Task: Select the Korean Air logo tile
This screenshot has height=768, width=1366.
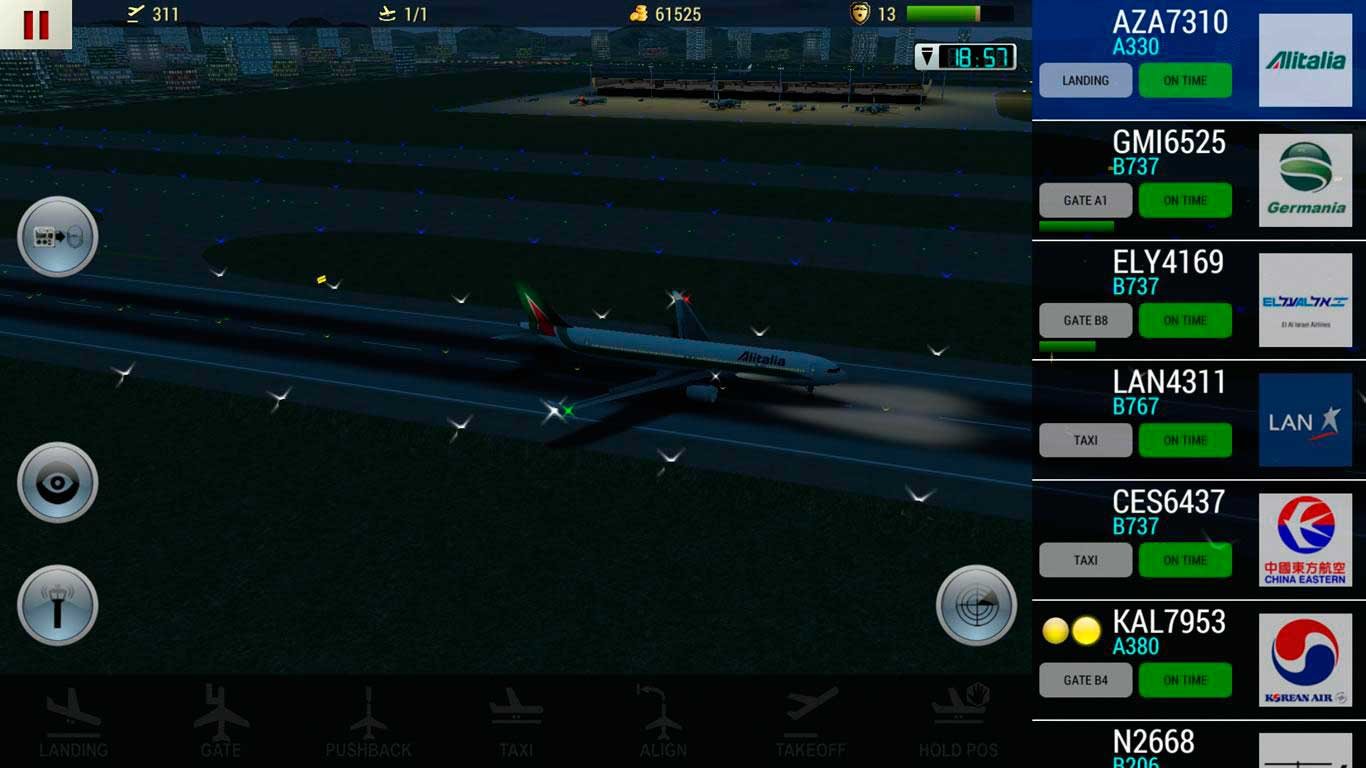Action: point(1305,660)
